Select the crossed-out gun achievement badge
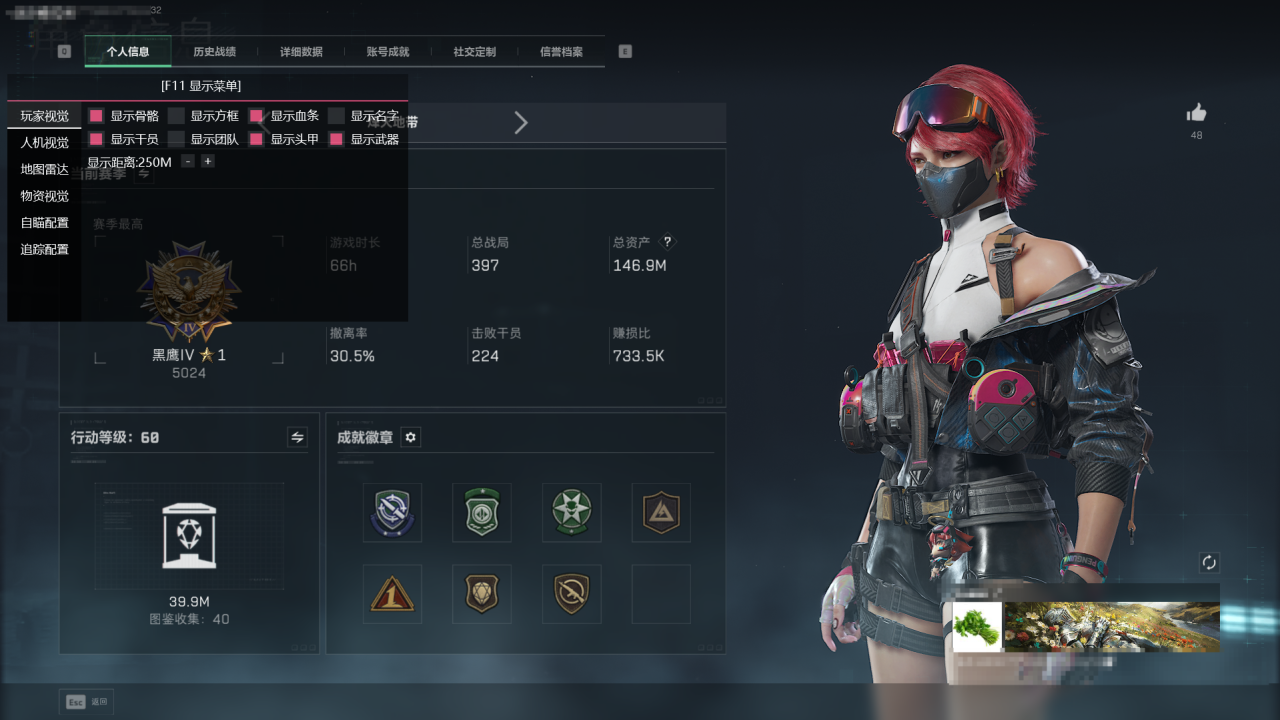The image size is (1280, 720). 571,594
